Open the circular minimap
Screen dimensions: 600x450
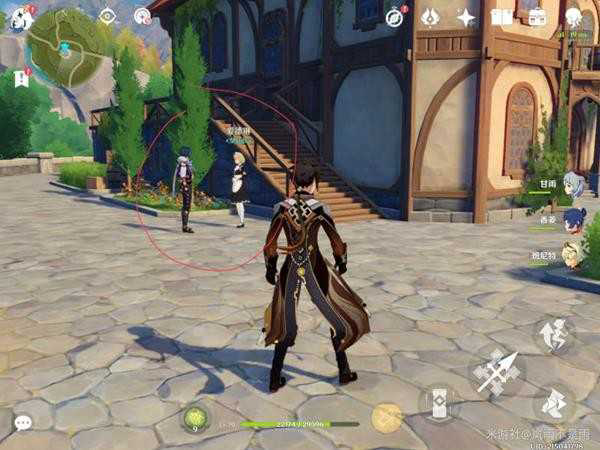(67, 46)
